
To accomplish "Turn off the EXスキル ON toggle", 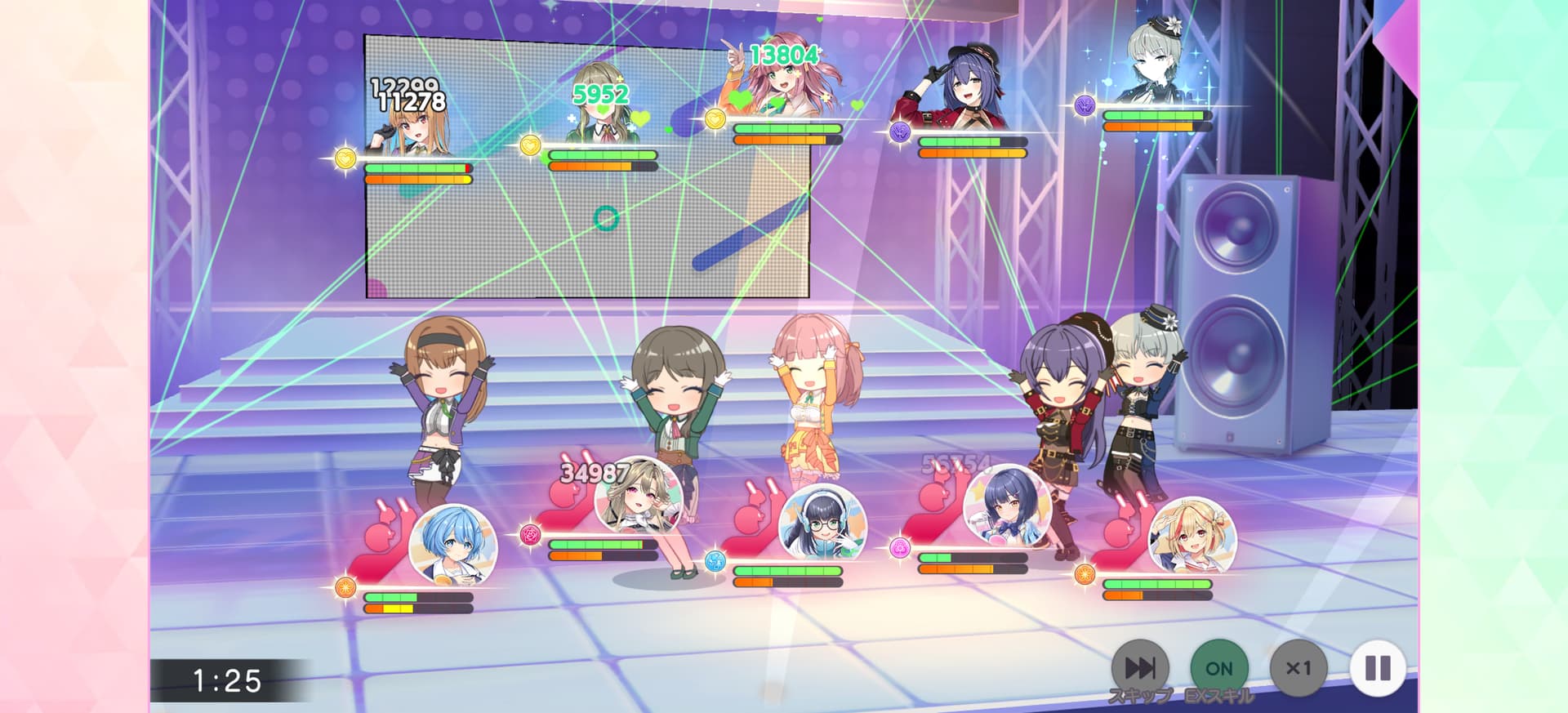I will pos(1218,667).
